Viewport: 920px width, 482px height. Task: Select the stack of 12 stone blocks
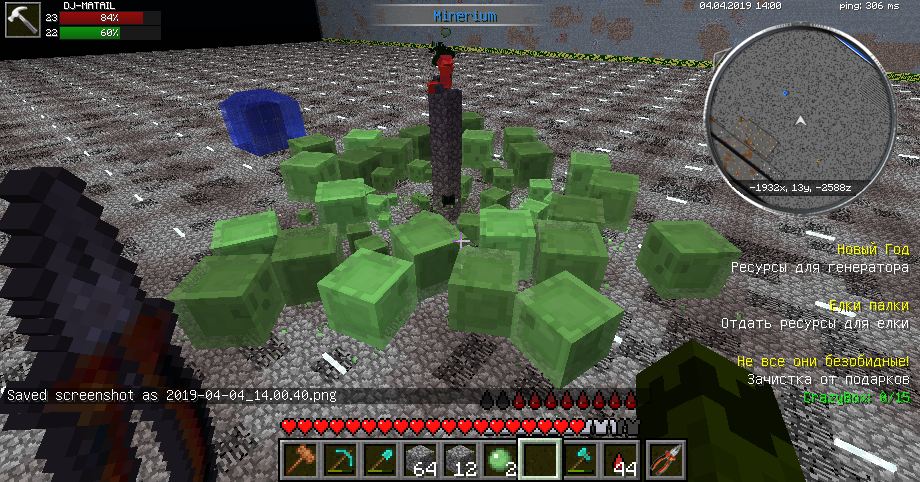[x=461, y=461]
